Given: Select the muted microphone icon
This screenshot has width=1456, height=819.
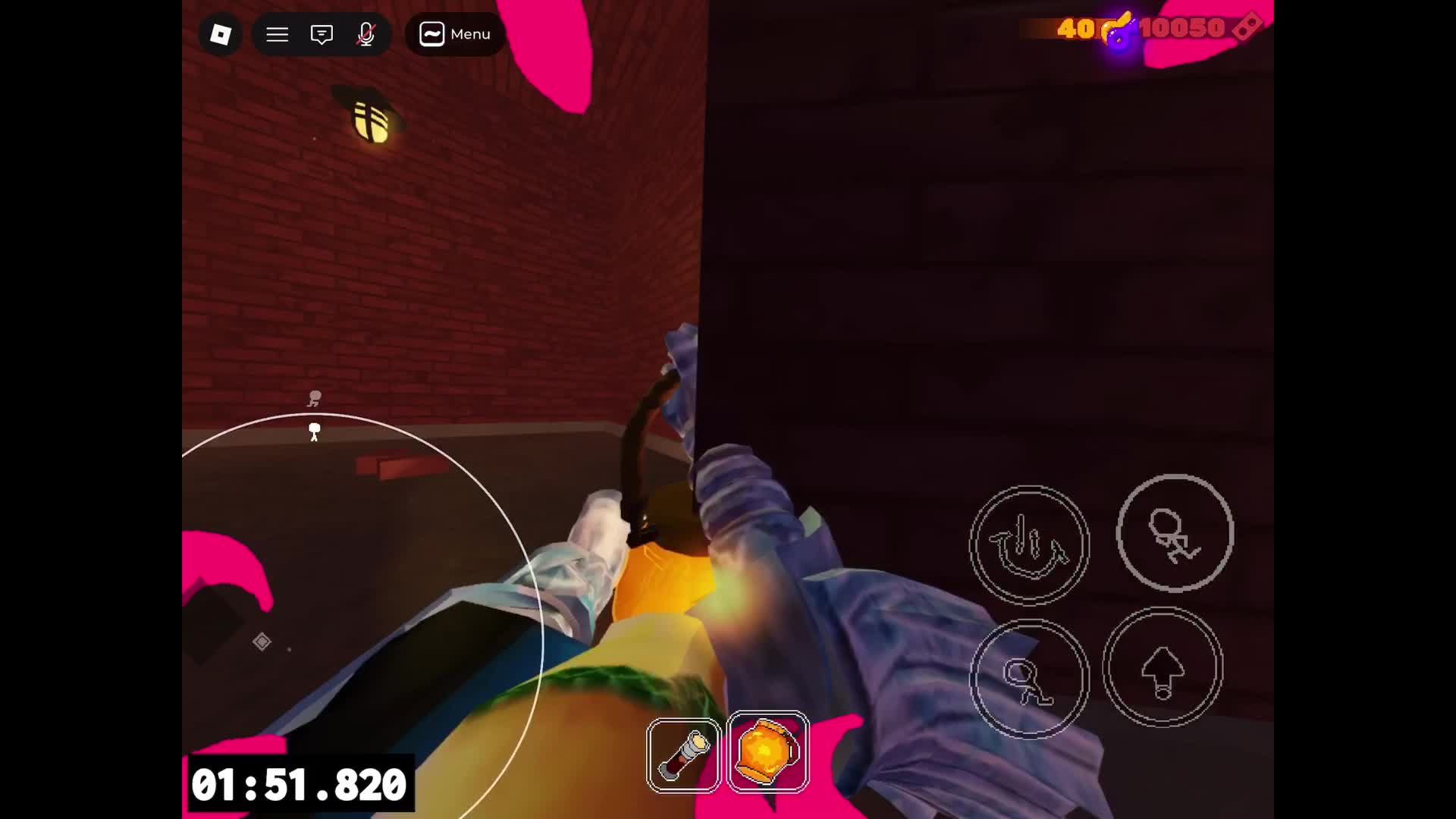Looking at the screenshot, I should 366,34.
